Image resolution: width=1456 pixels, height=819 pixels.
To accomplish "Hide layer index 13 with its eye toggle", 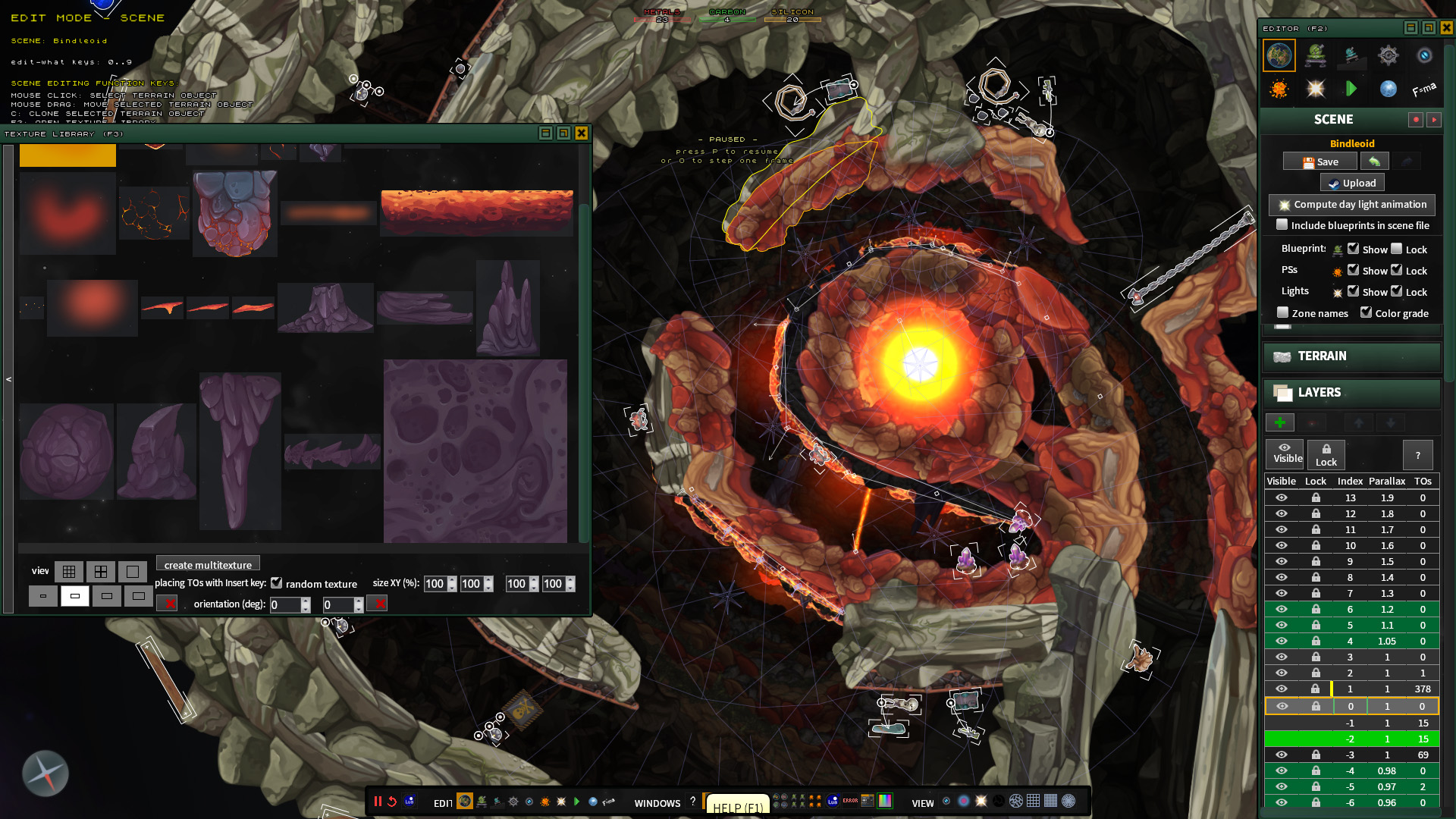I will click(1282, 497).
